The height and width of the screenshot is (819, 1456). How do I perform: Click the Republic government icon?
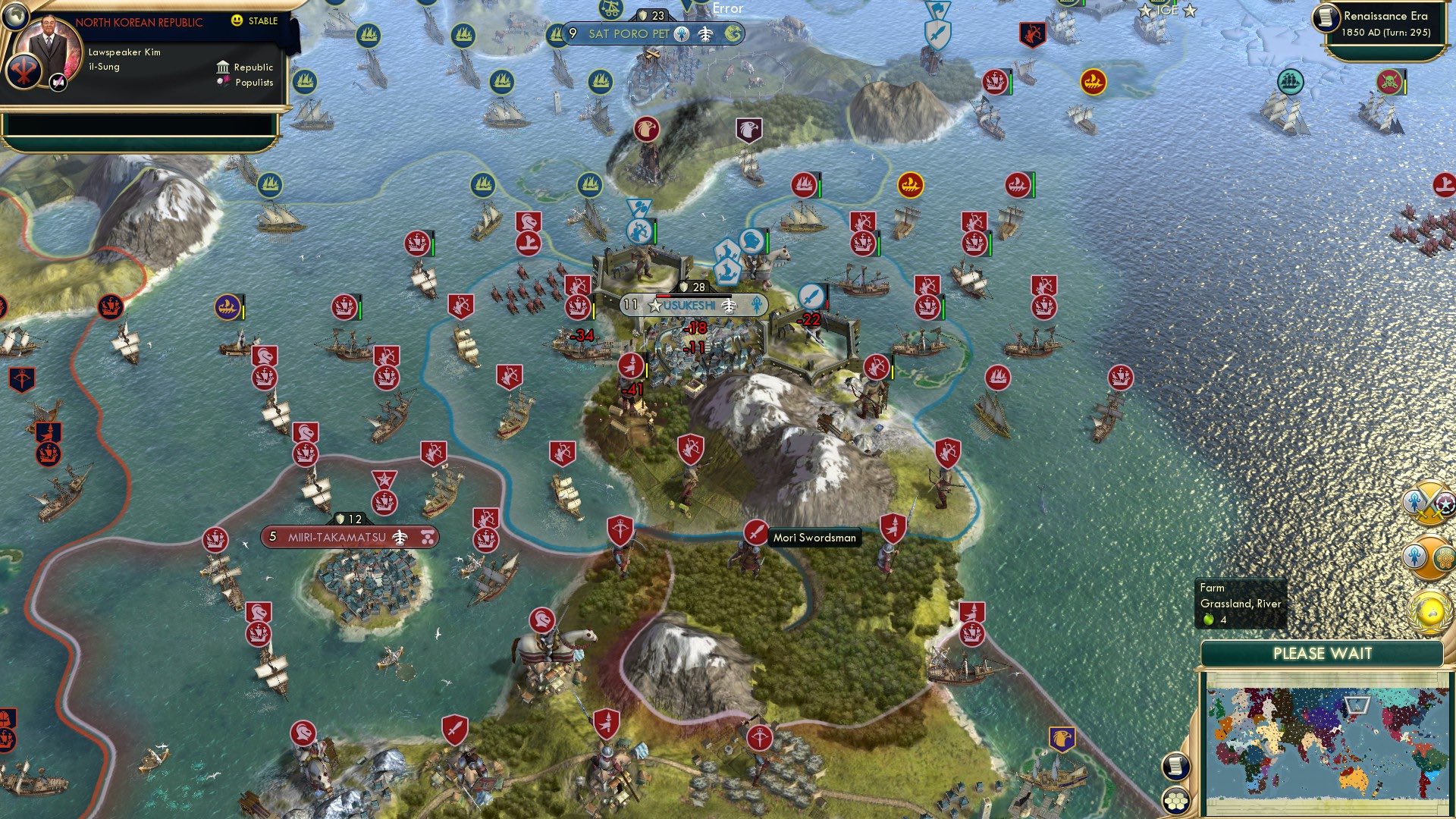(223, 67)
